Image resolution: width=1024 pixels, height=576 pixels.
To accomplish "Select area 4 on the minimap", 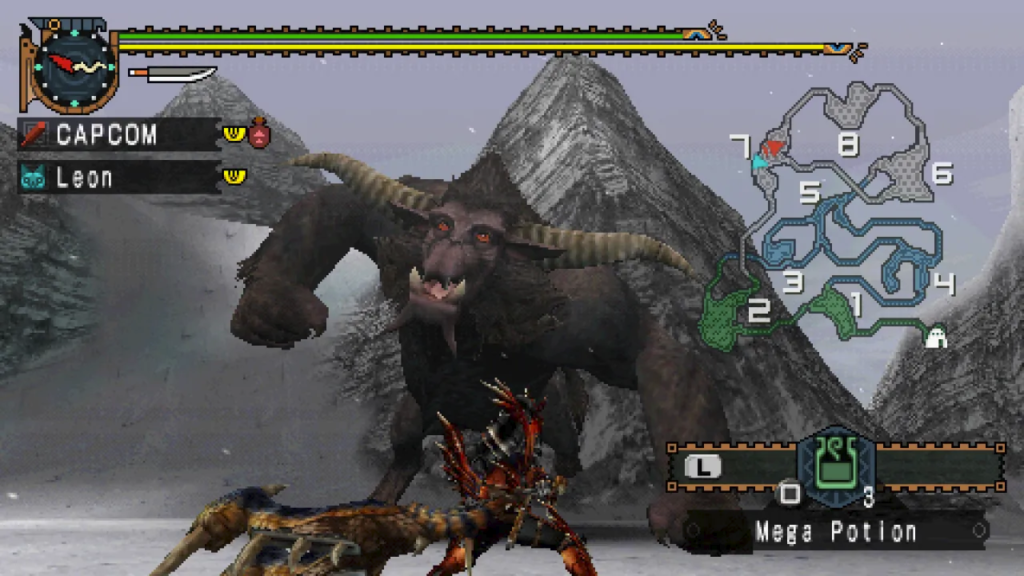I will click(942, 284).
